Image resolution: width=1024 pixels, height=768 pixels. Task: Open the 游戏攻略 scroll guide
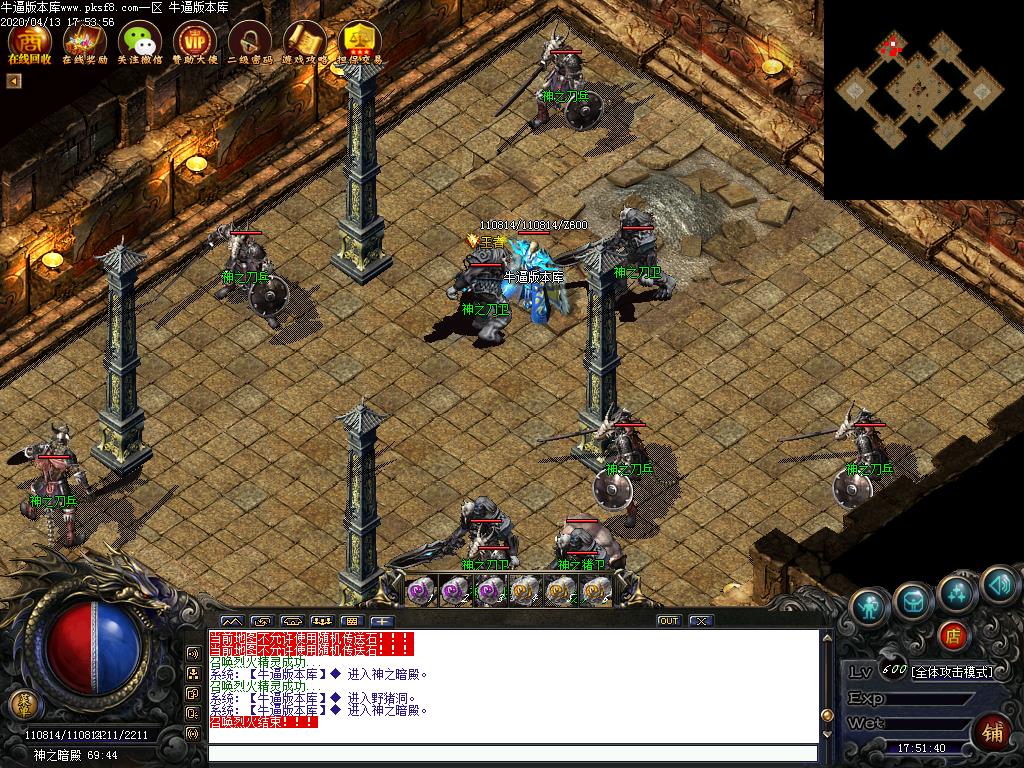point(304,40)
